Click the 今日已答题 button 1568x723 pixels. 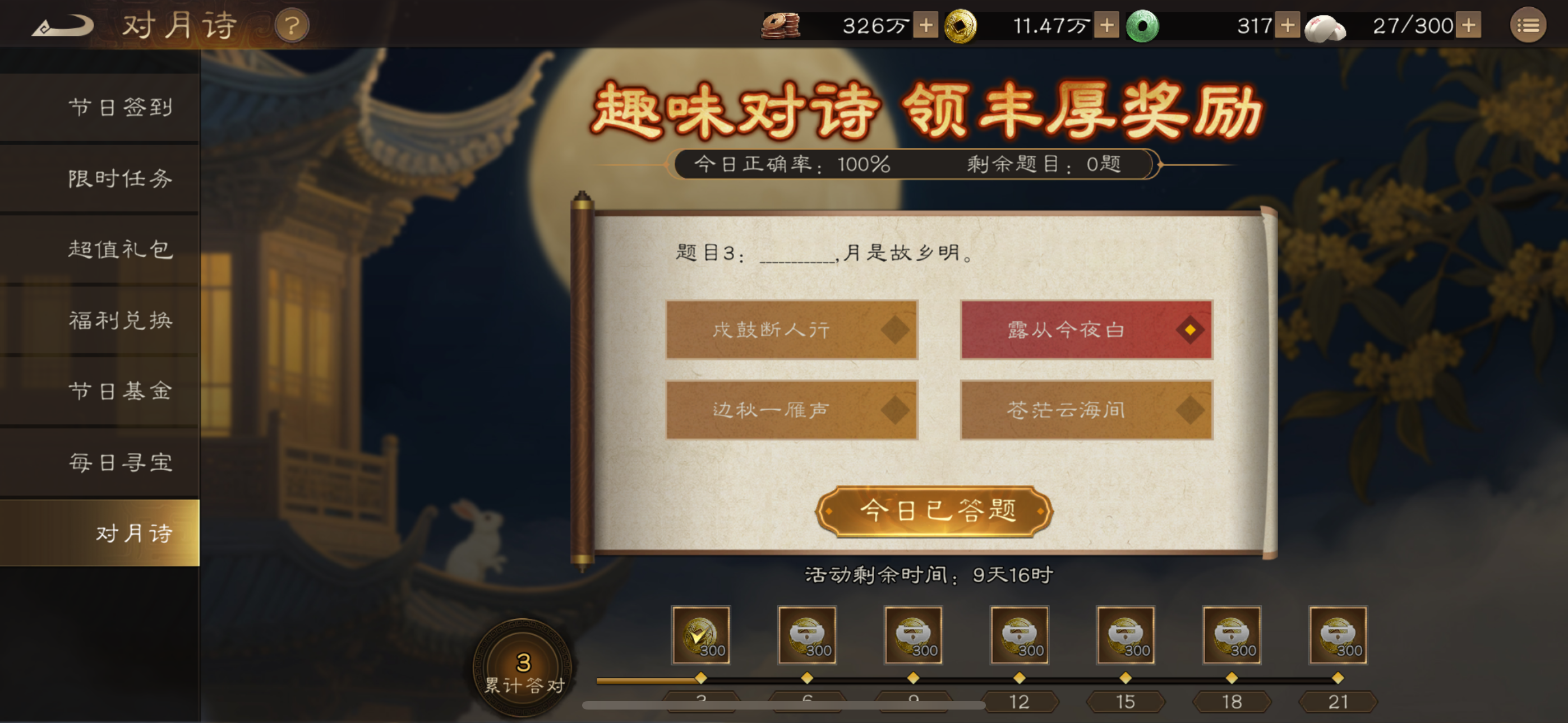[x=934, y=511]
